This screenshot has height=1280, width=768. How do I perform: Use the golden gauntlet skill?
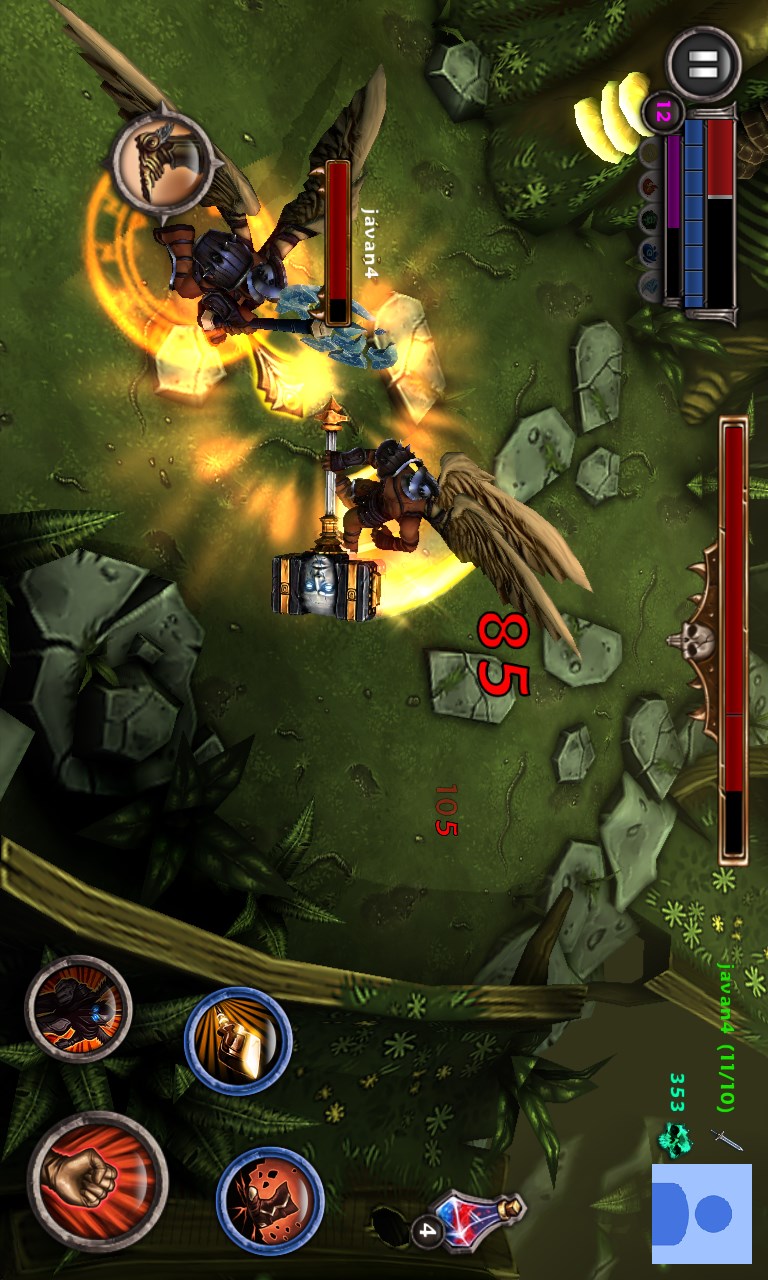pos(238,1040)
